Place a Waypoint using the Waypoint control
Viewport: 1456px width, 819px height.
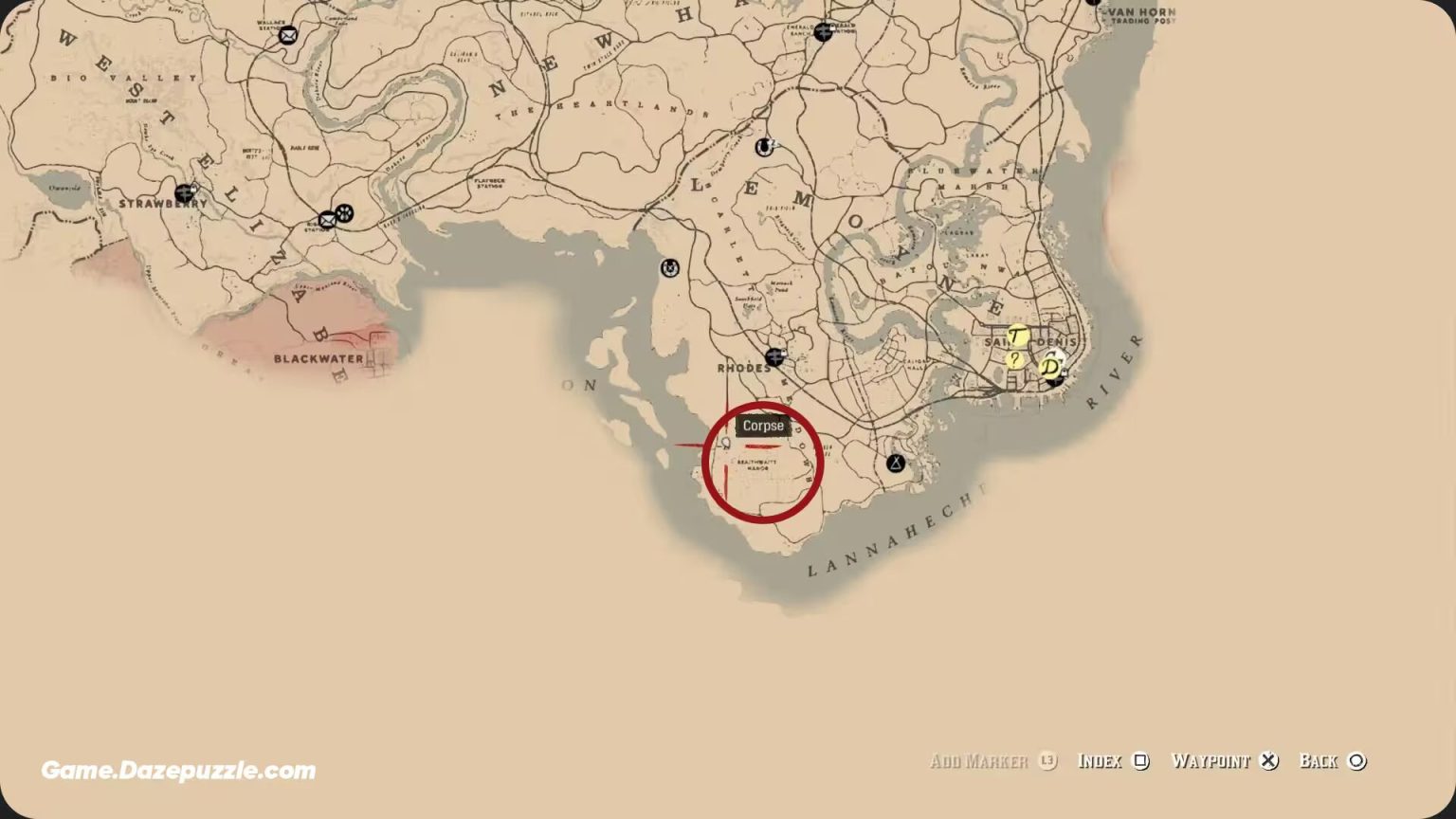(x=1223, y=761)
